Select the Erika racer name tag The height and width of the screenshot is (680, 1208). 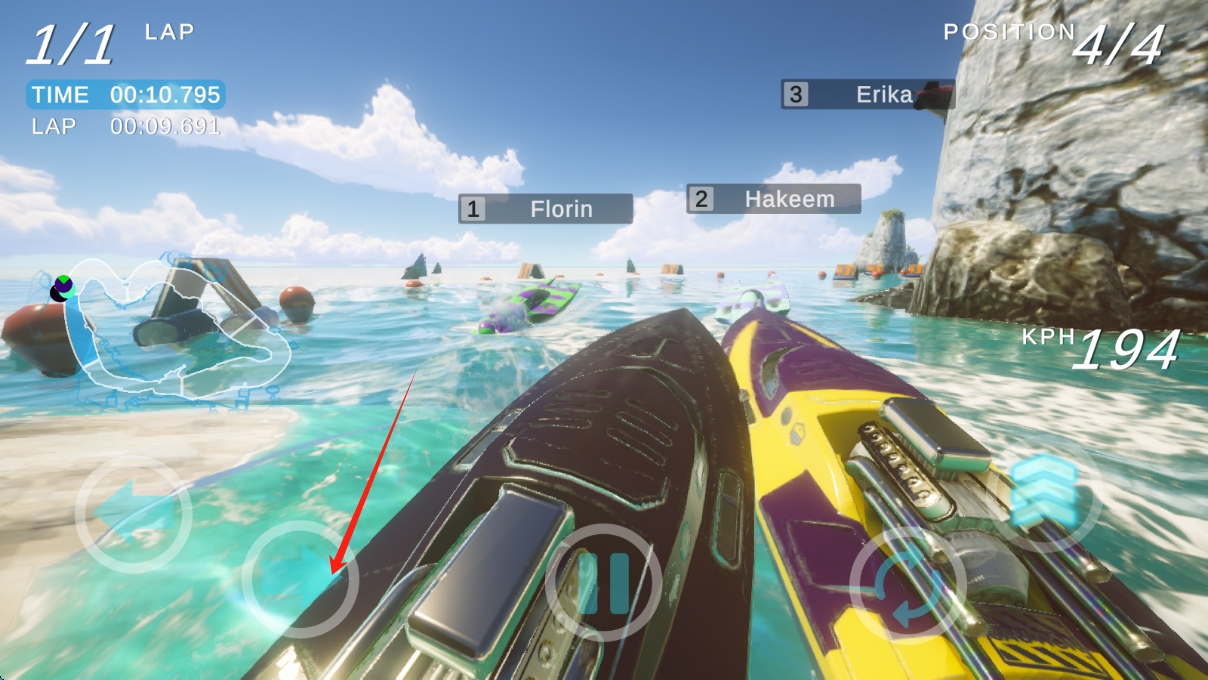[x=867, y=95]
